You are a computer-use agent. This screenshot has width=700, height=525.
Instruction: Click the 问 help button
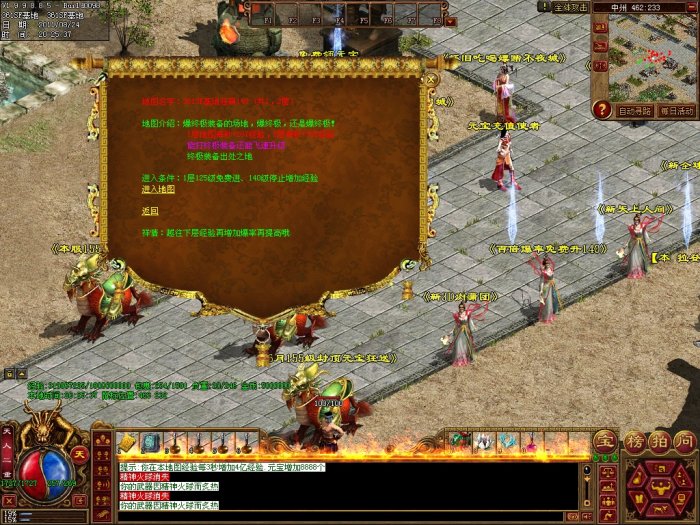coord(684,441)
